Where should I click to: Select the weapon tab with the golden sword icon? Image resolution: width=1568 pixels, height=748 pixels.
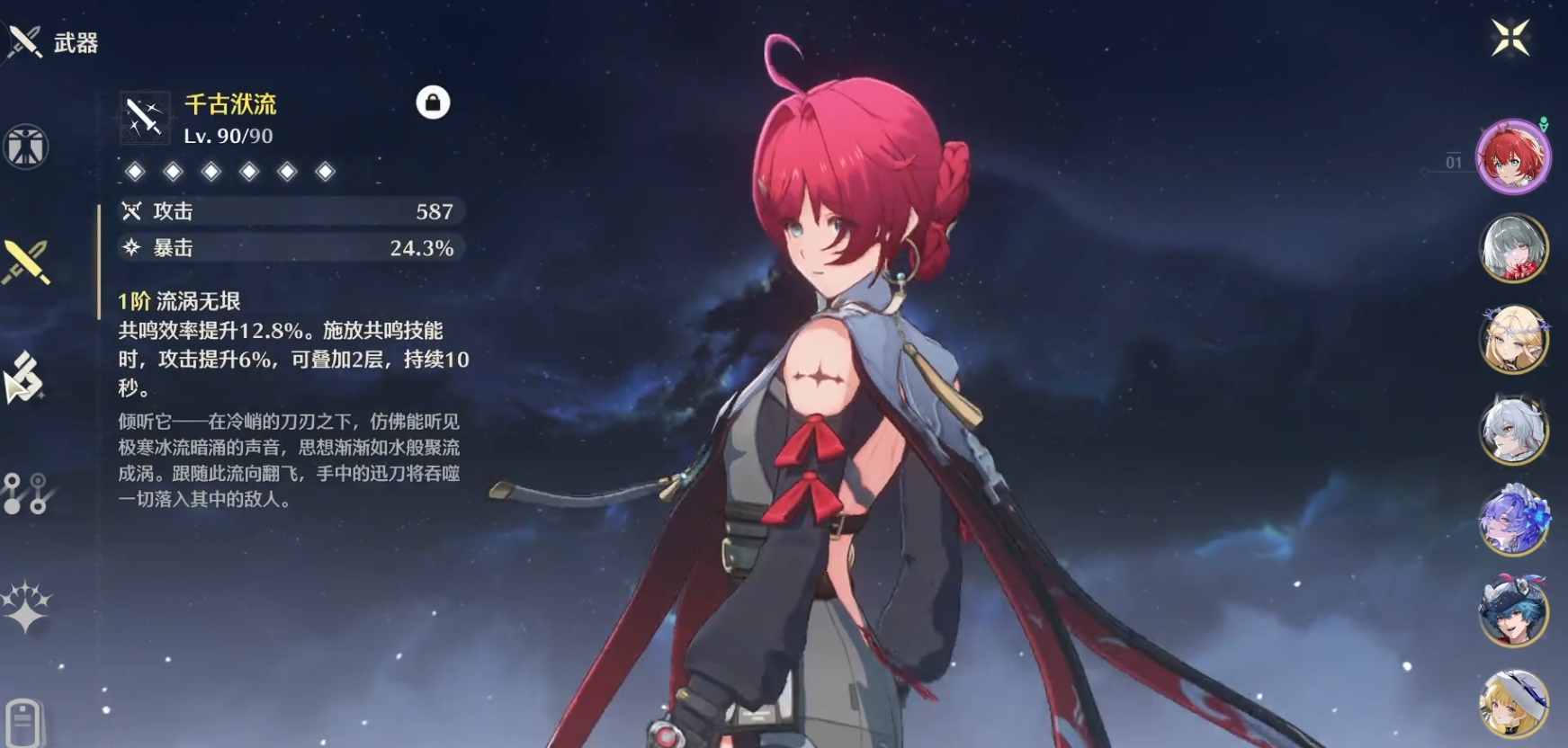(x=26, y=262)
